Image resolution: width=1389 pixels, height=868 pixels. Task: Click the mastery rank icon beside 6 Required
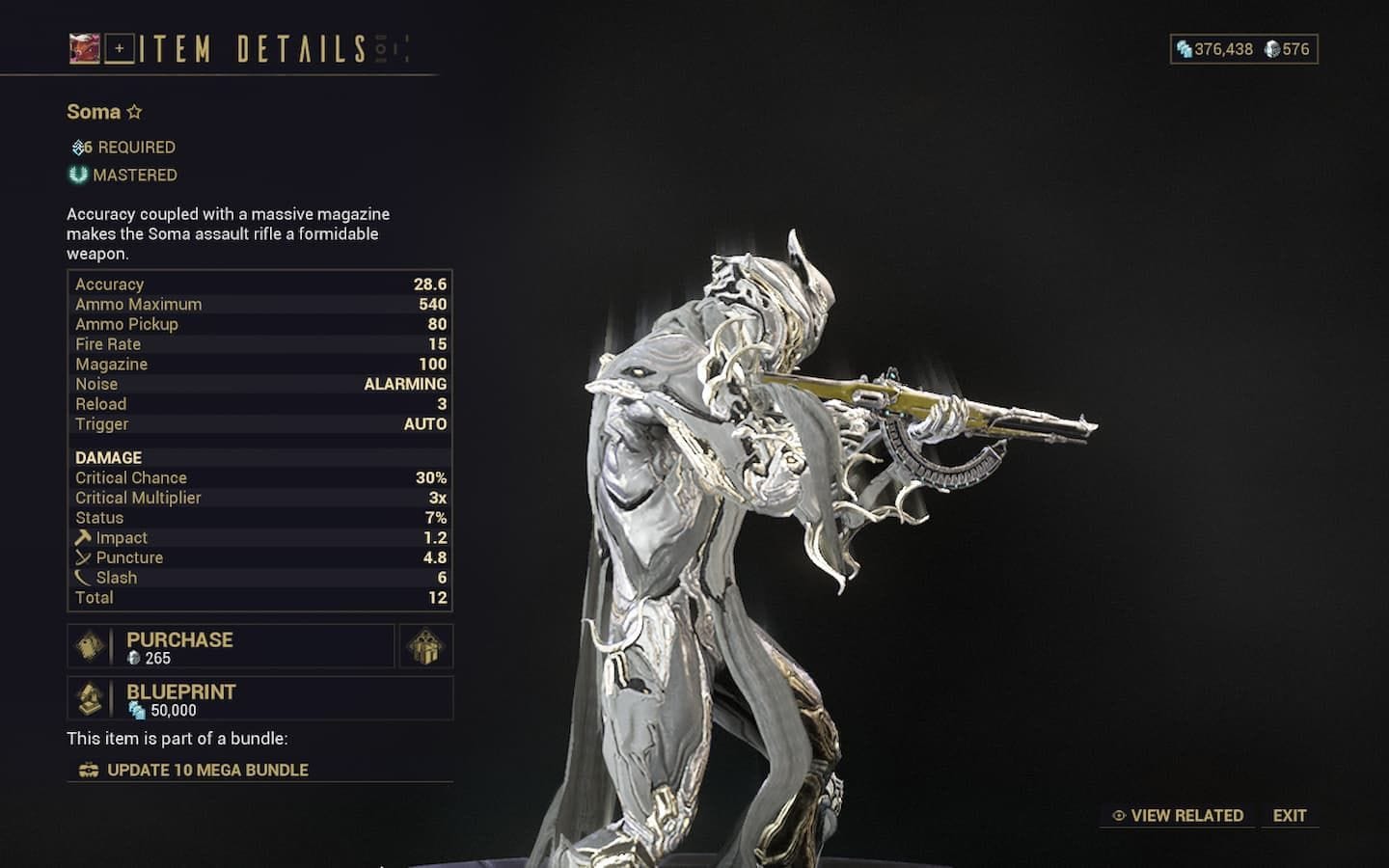77,147
